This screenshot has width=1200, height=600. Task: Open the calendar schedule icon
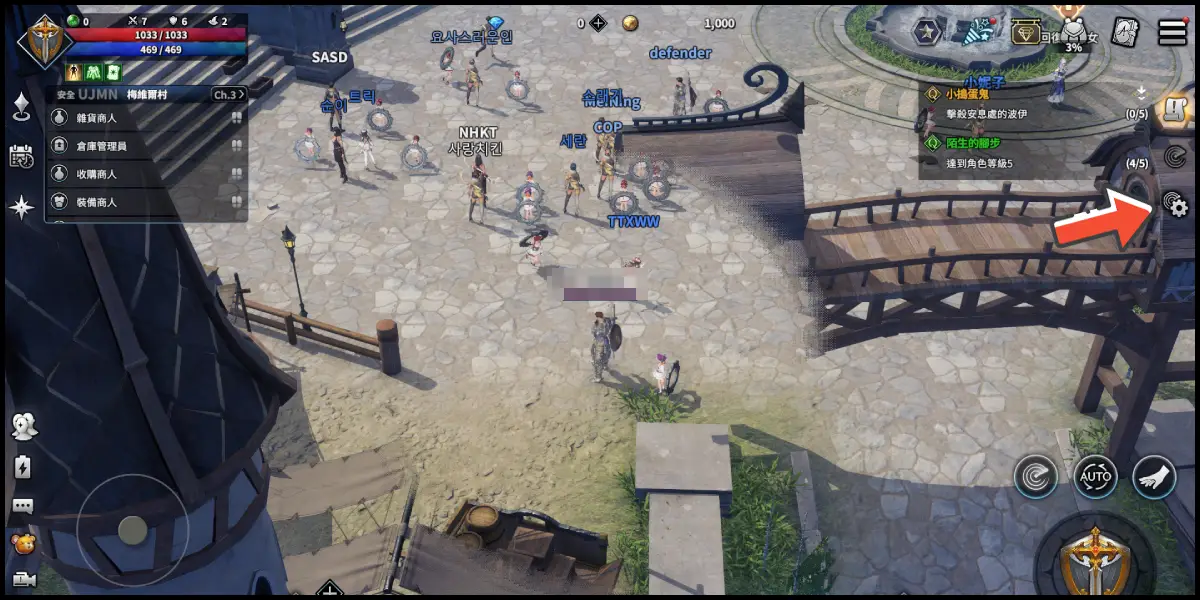[x=22, y=156]
